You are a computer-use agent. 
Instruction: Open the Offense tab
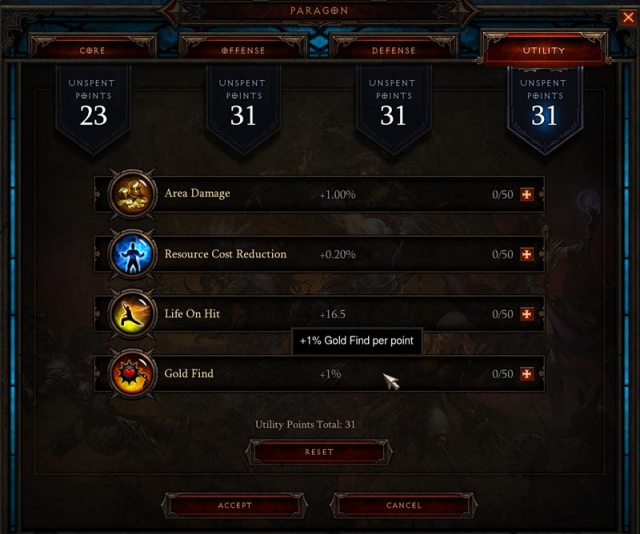pos(243,49)
